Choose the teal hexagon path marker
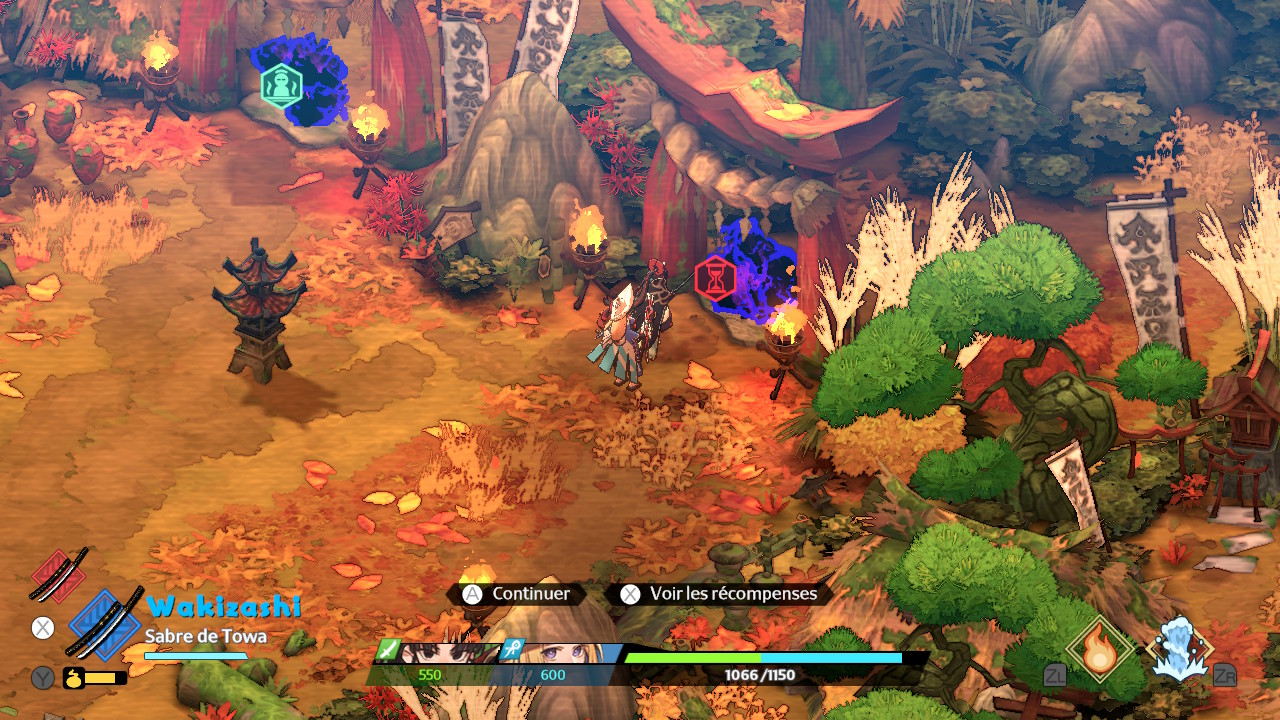 point(281,85)
